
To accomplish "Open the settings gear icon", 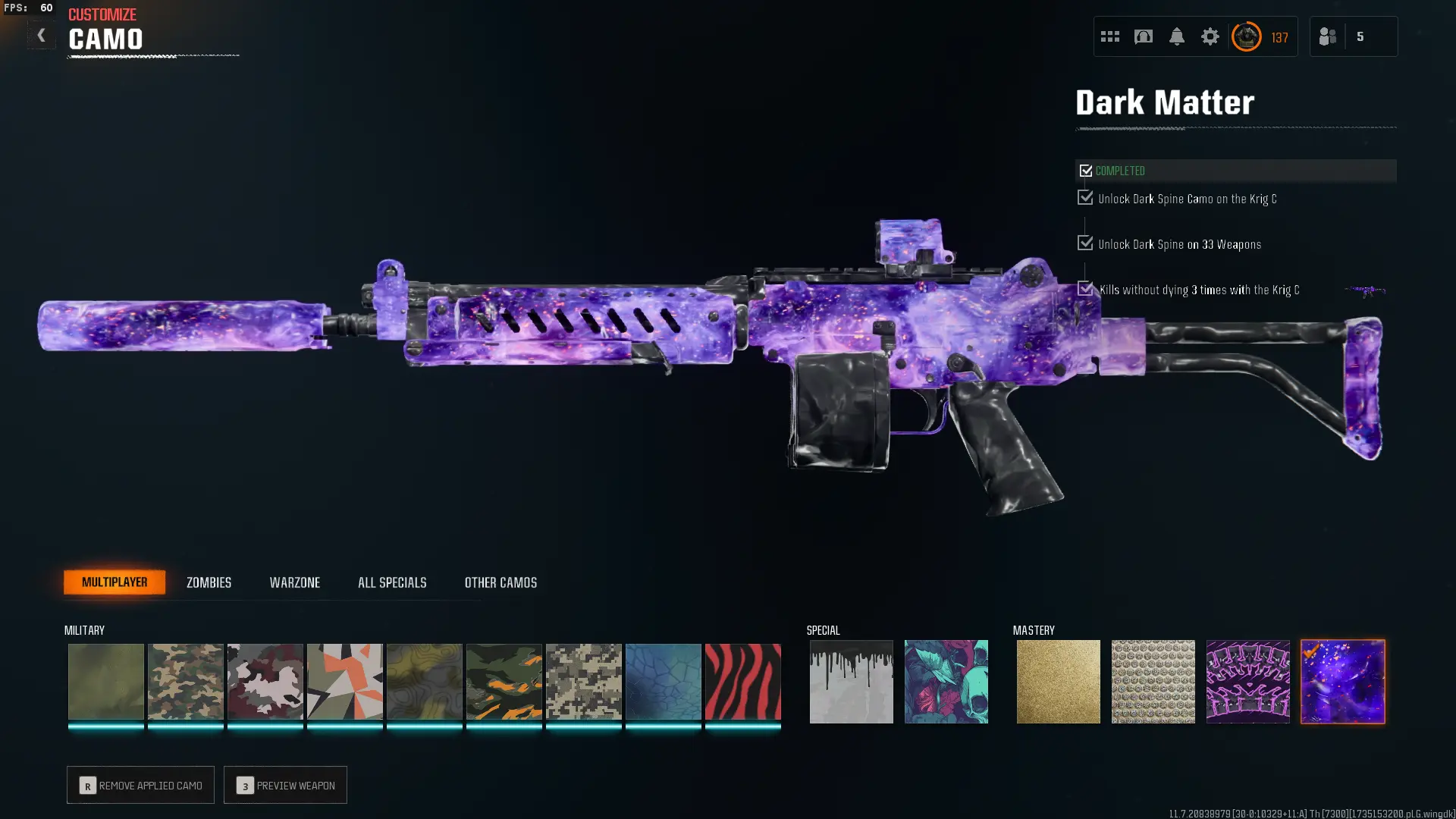I will pyautogui.click(x=1210, y=36).
